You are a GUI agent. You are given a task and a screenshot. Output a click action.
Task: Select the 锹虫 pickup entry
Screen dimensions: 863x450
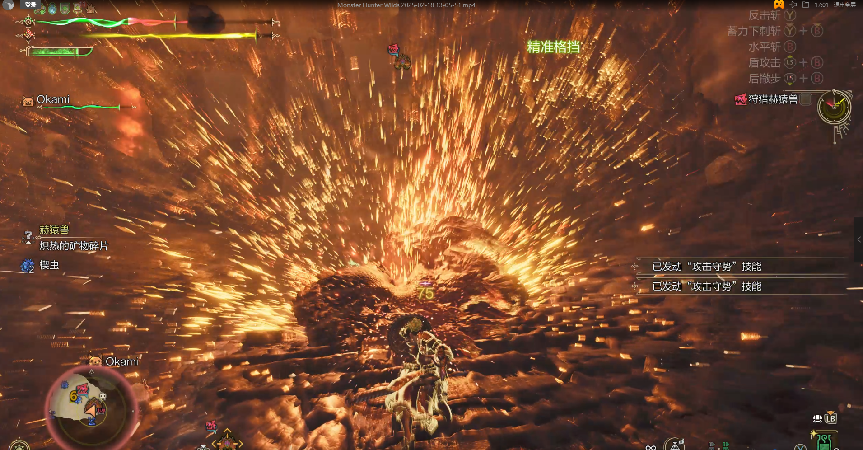coord(45,266)
